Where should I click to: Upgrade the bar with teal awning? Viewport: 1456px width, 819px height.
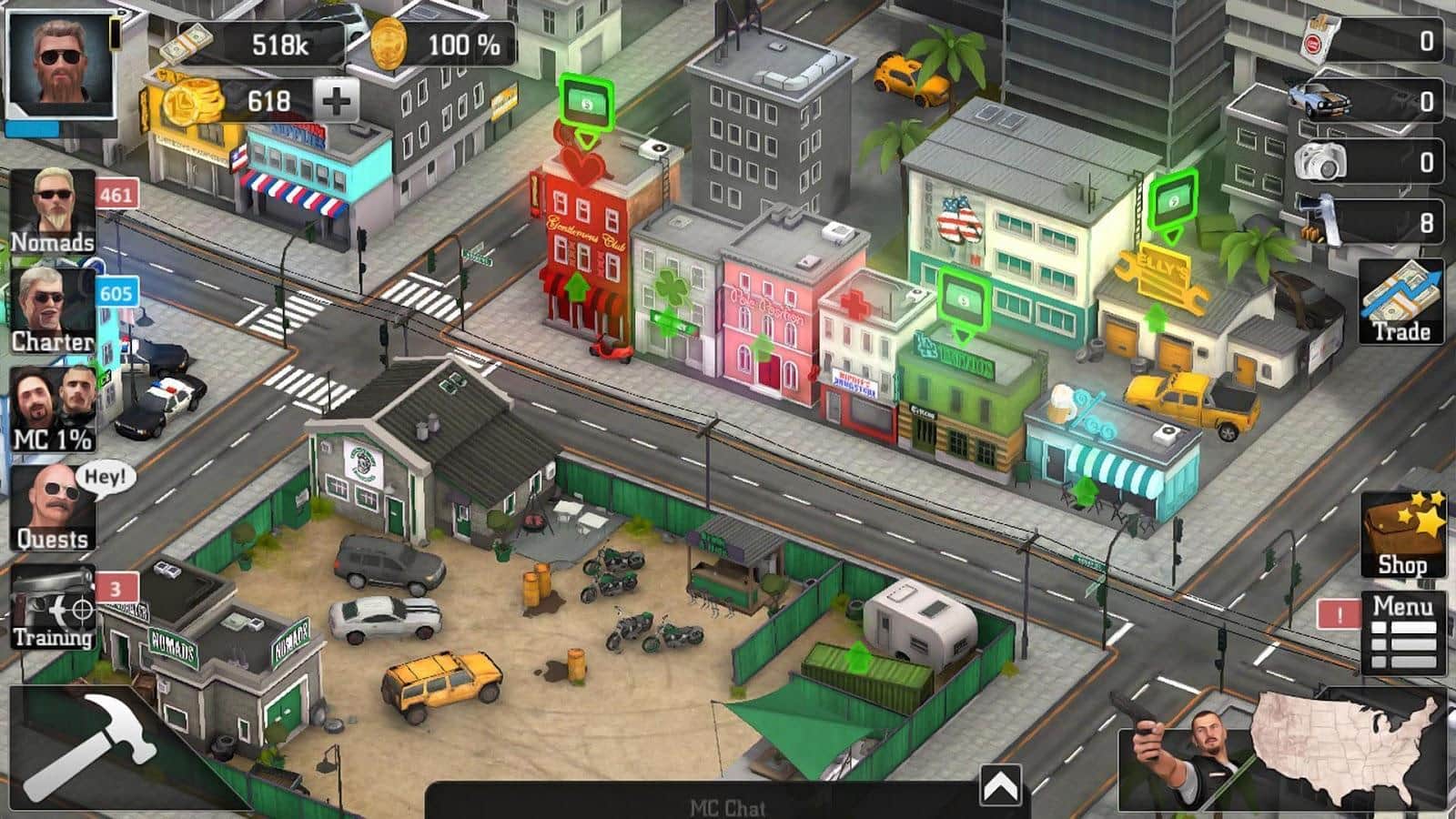coord(1085,491)
